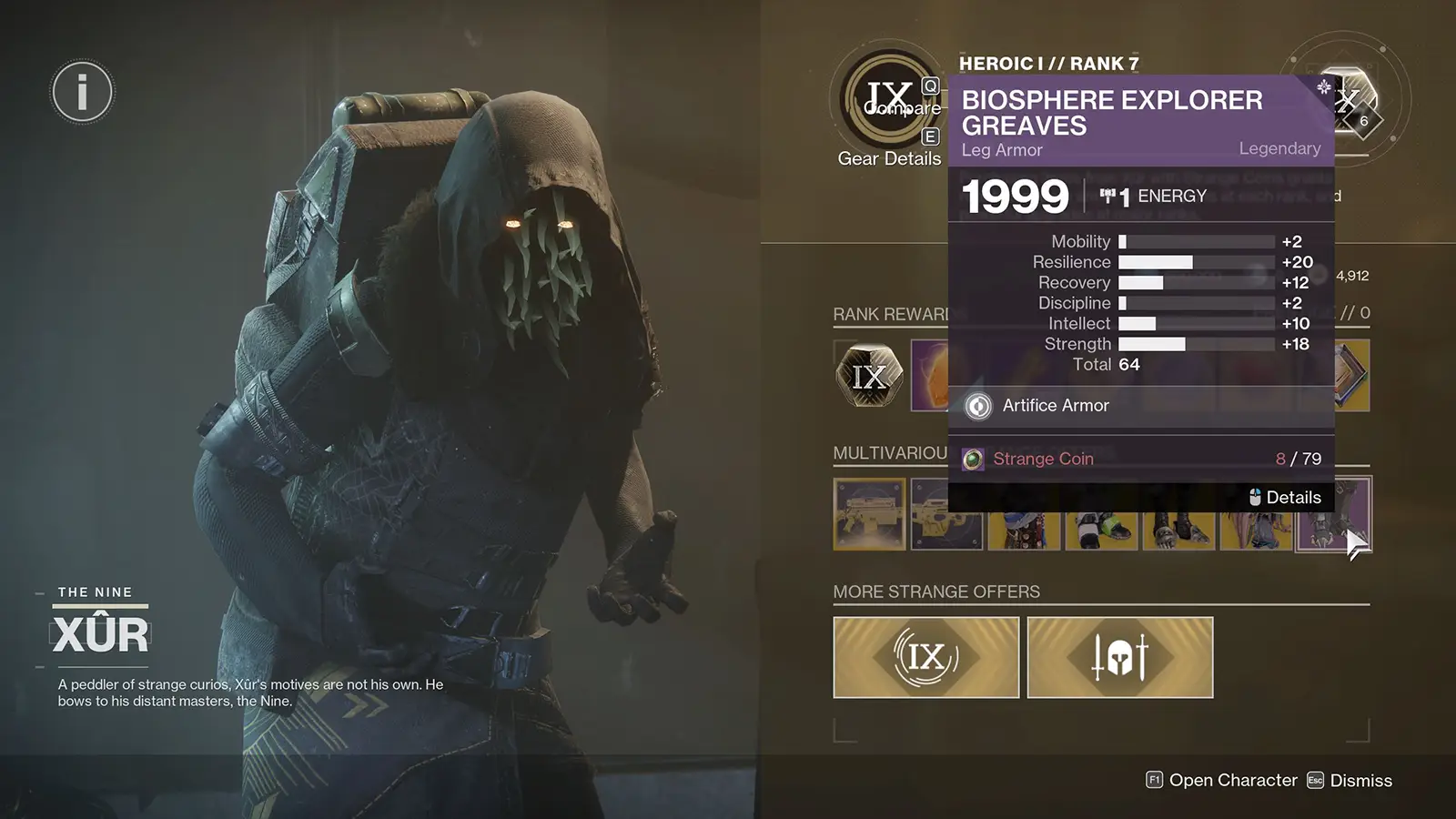Open the IX tile under More Strange Offers

click(925, 657)
